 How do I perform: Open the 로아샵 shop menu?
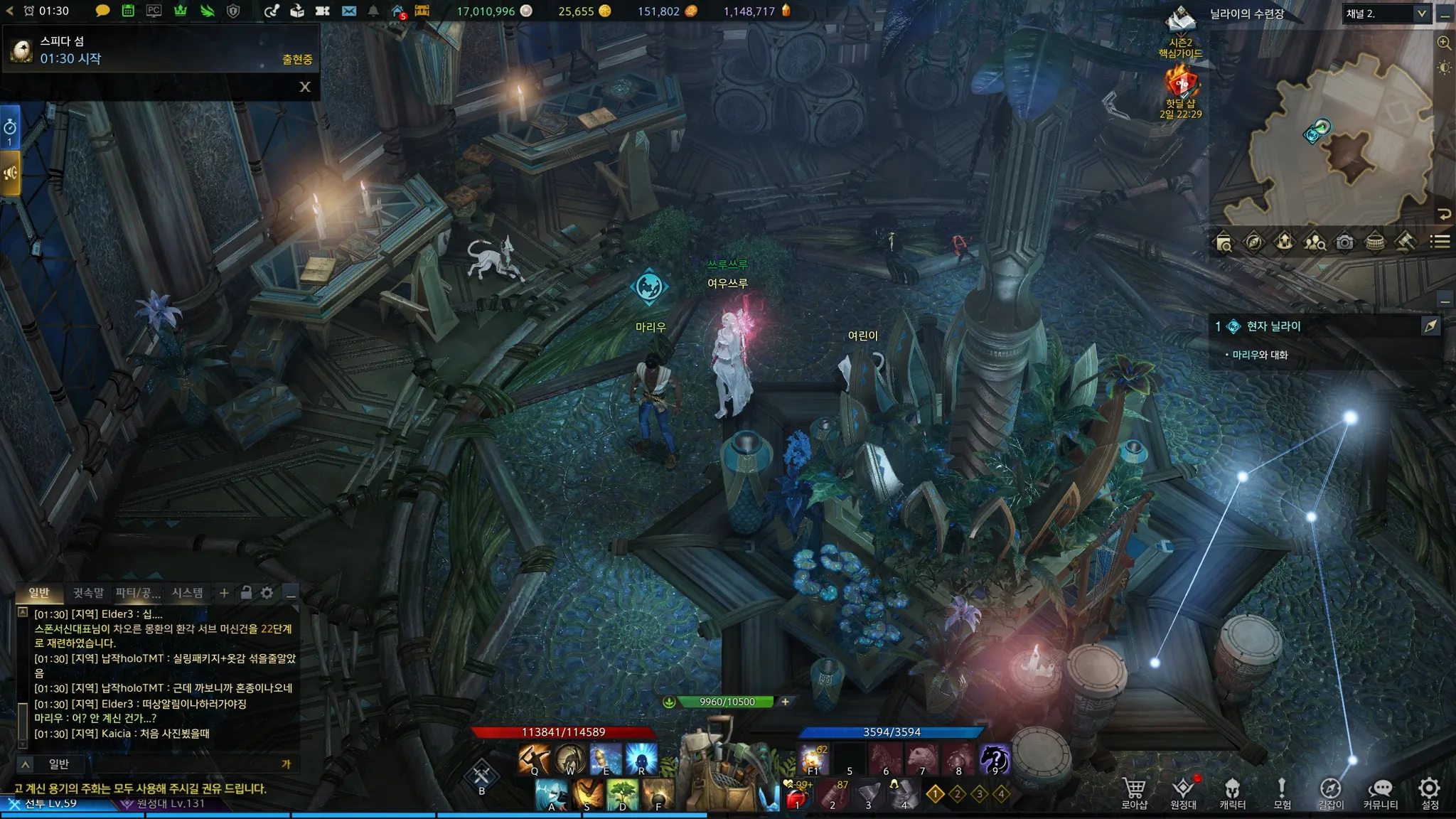[x=1134, y=792]
